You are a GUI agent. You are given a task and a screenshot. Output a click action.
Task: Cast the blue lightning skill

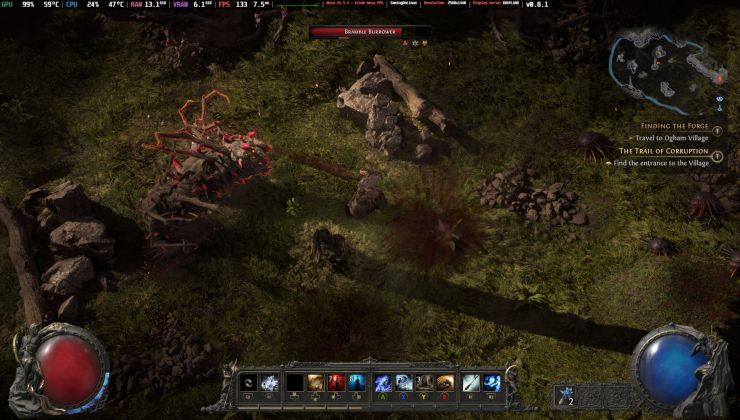pos(383,382)
